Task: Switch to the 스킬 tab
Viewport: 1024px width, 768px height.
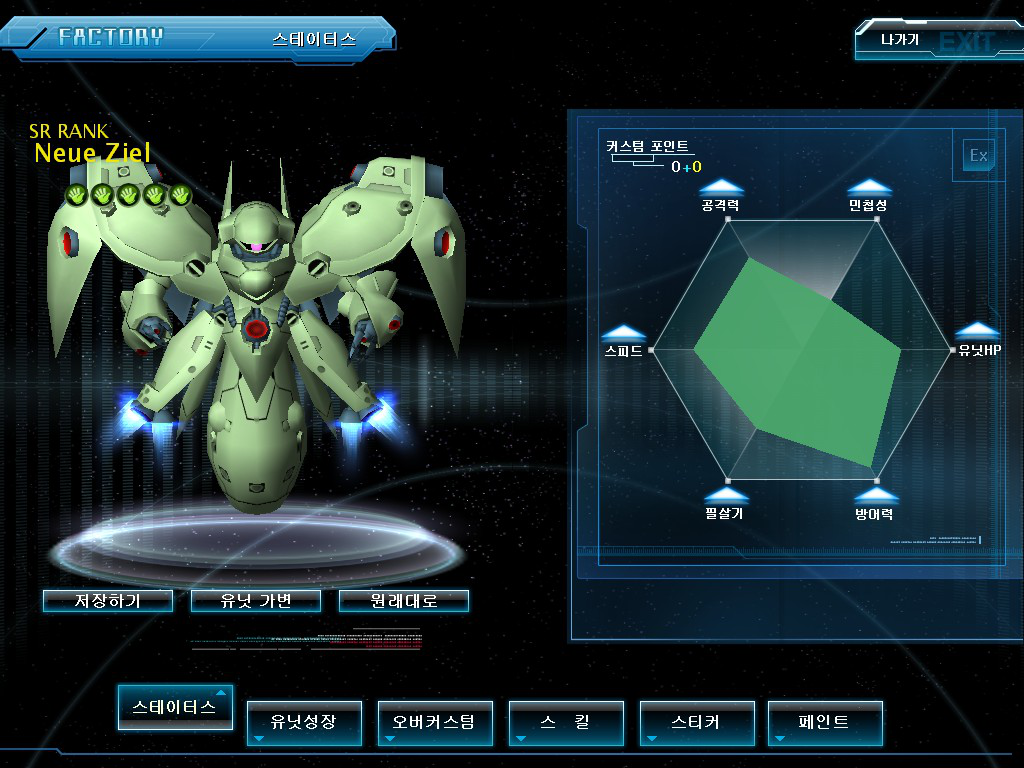Action: 566,722
